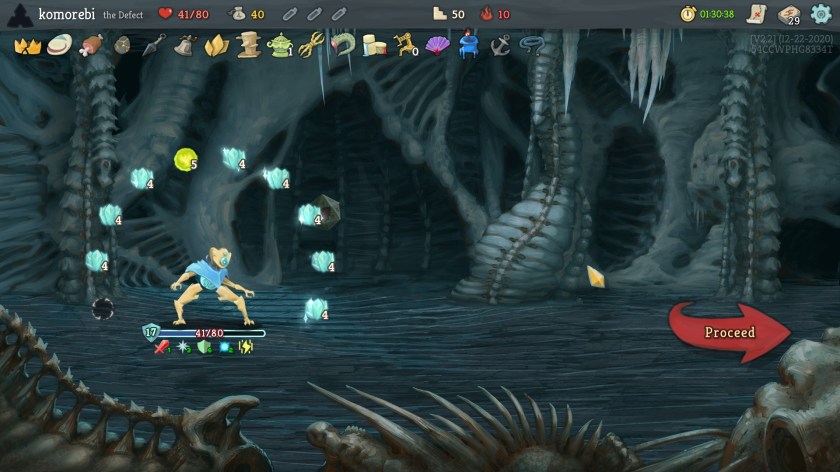
Task: Select the yellow lightning orb
Action: click(184, 159)
